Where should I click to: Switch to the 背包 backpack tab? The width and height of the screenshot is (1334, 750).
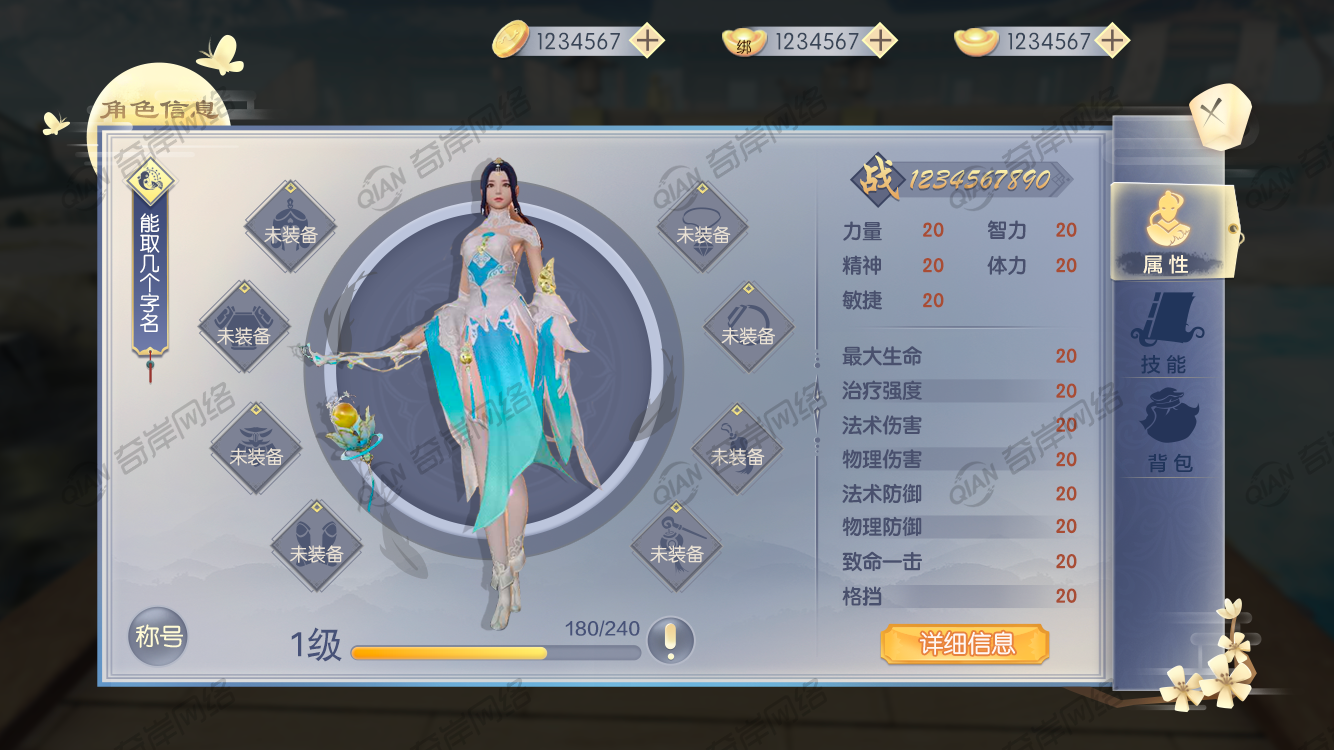click(1168, 430)
